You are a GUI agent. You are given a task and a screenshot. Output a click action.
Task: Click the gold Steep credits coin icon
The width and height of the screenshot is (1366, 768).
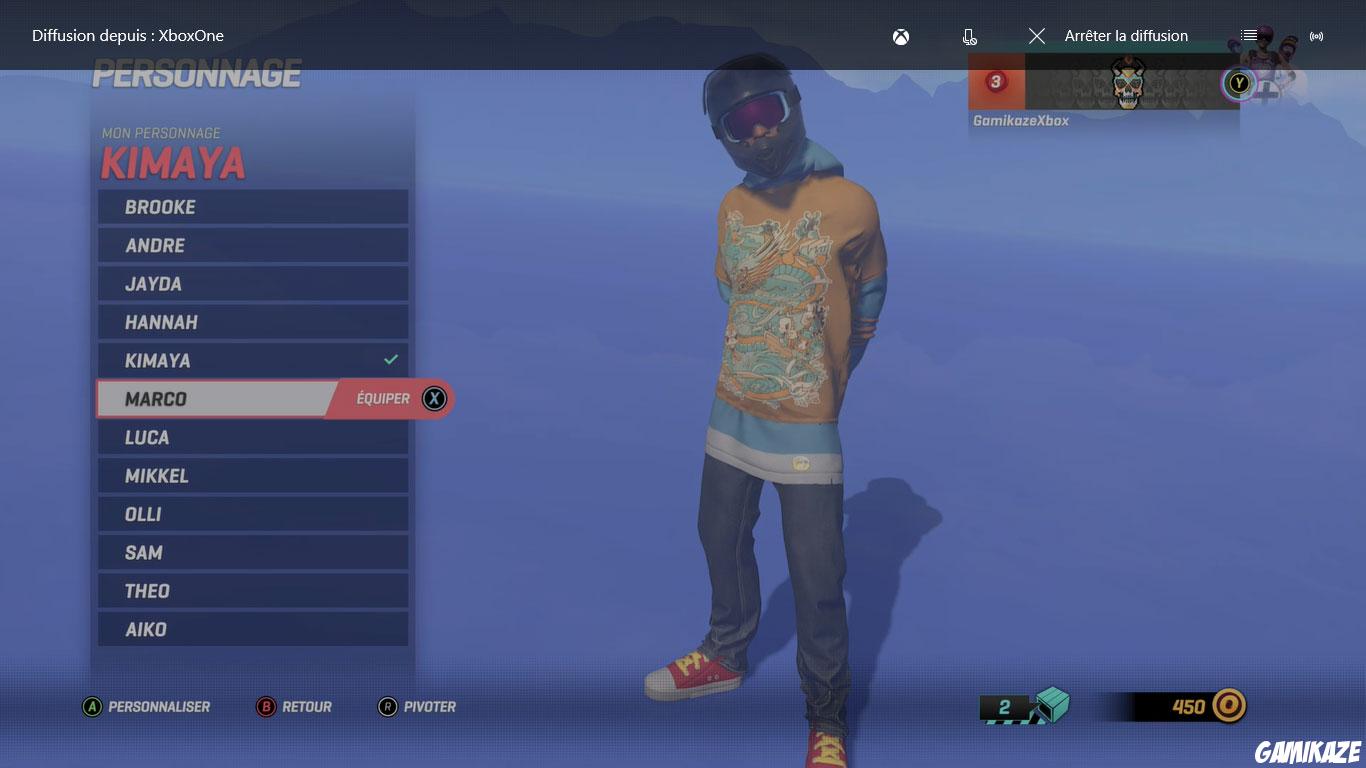click(1228, 705)
